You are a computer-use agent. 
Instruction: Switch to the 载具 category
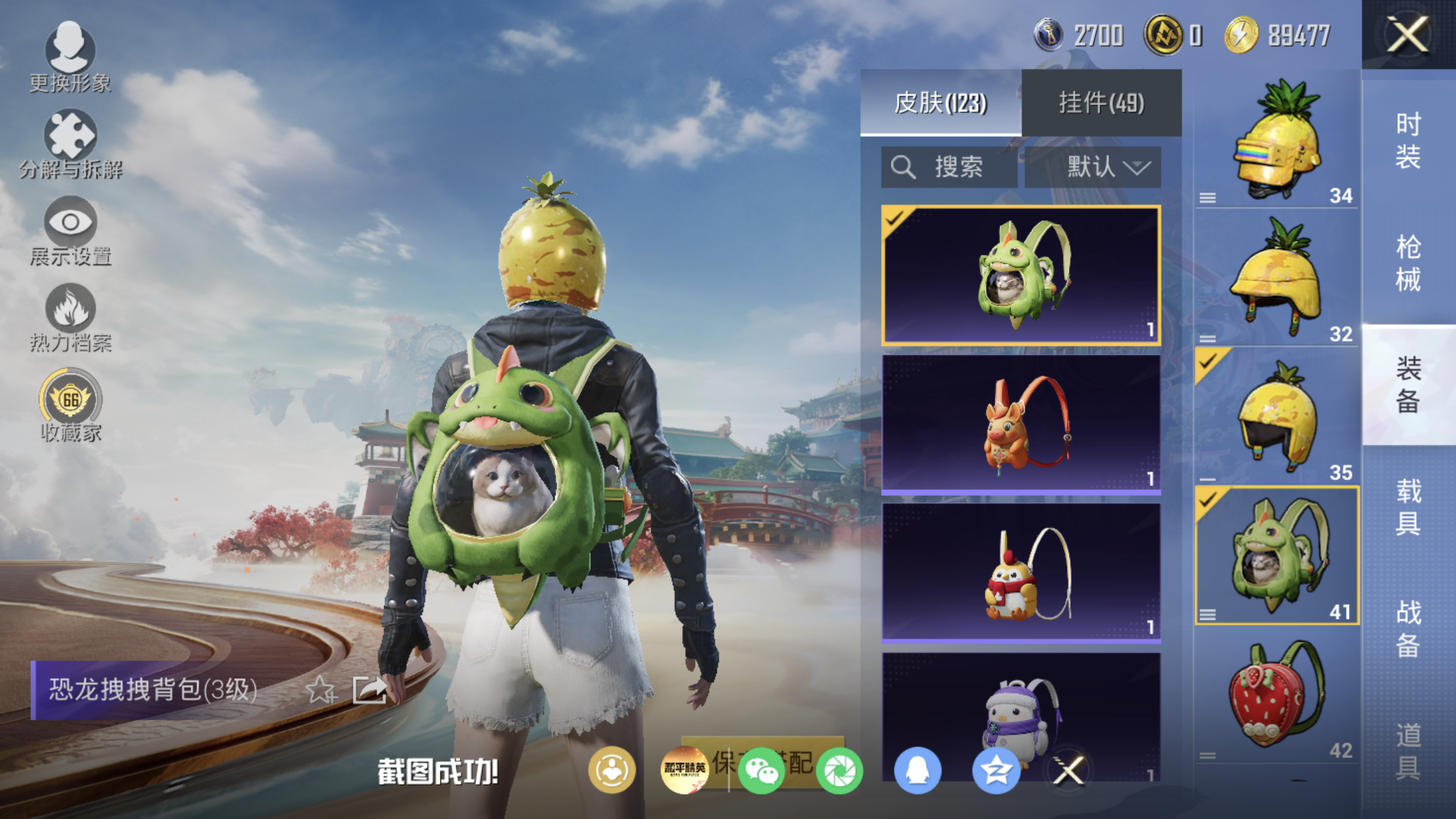coord(1408,506)
